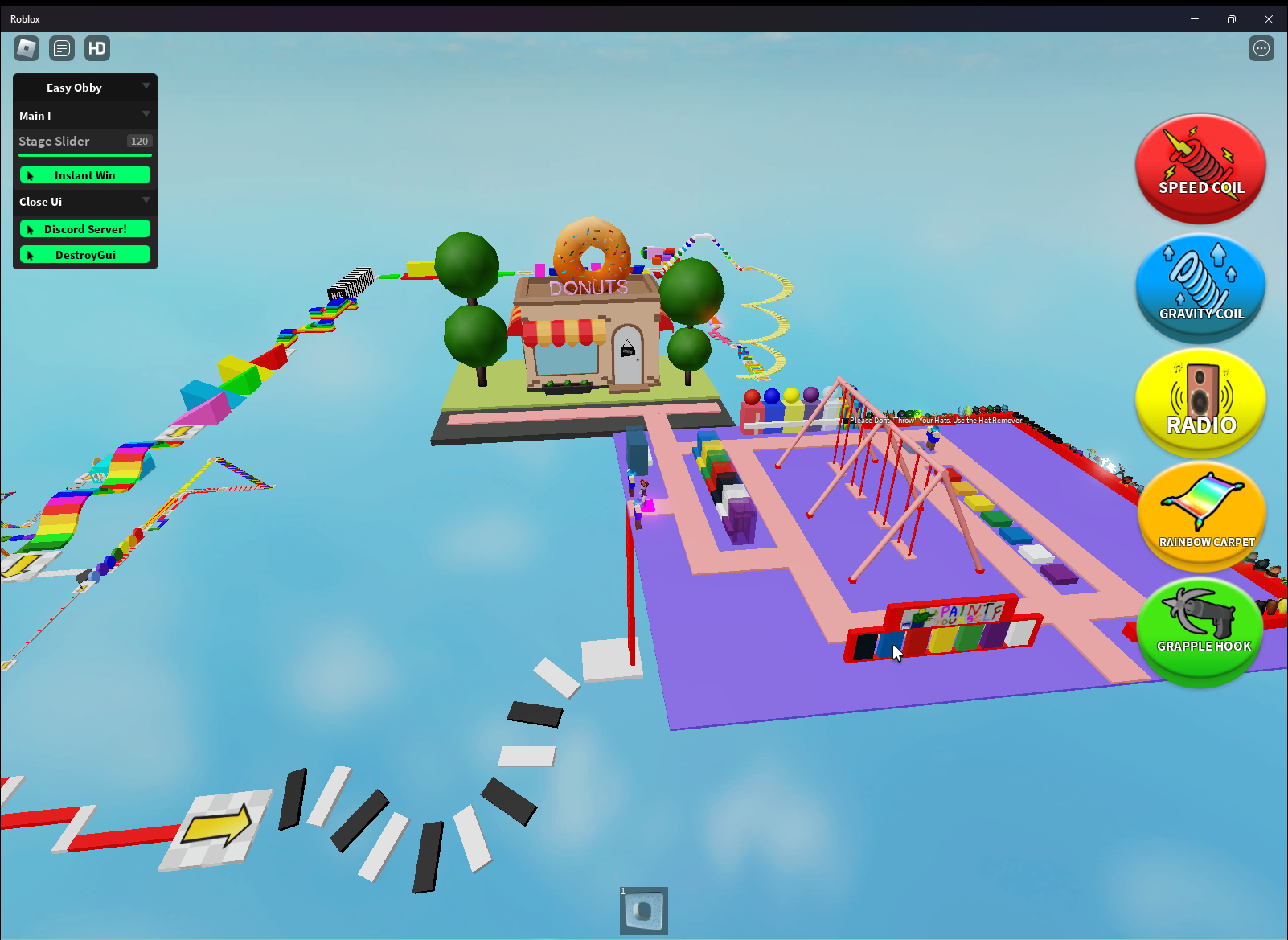Equip the Rainbow Carpet

click(x=1201, y=517)
